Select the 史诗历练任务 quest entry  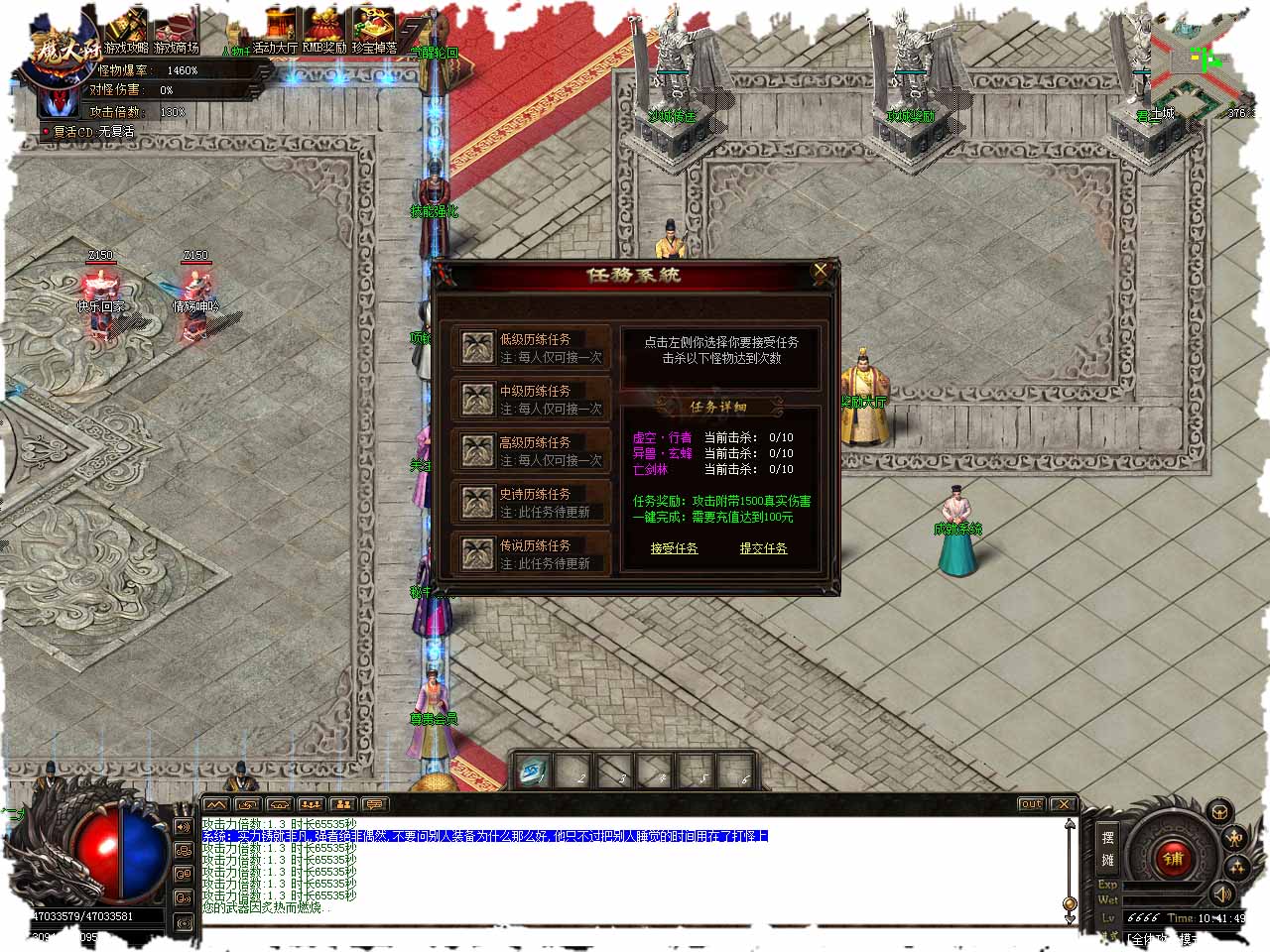(531, 503)
